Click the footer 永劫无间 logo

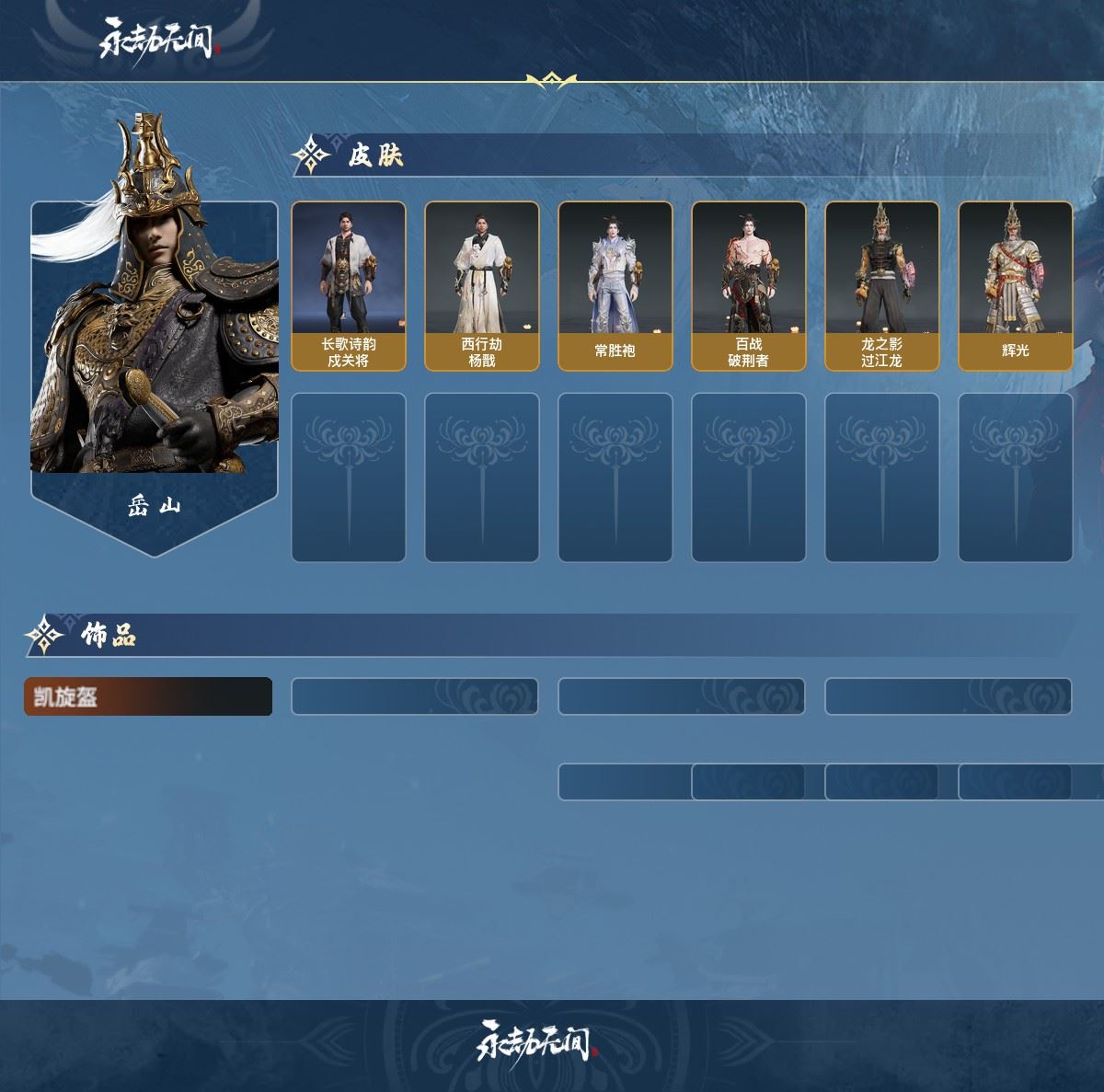click(536, 1041)
